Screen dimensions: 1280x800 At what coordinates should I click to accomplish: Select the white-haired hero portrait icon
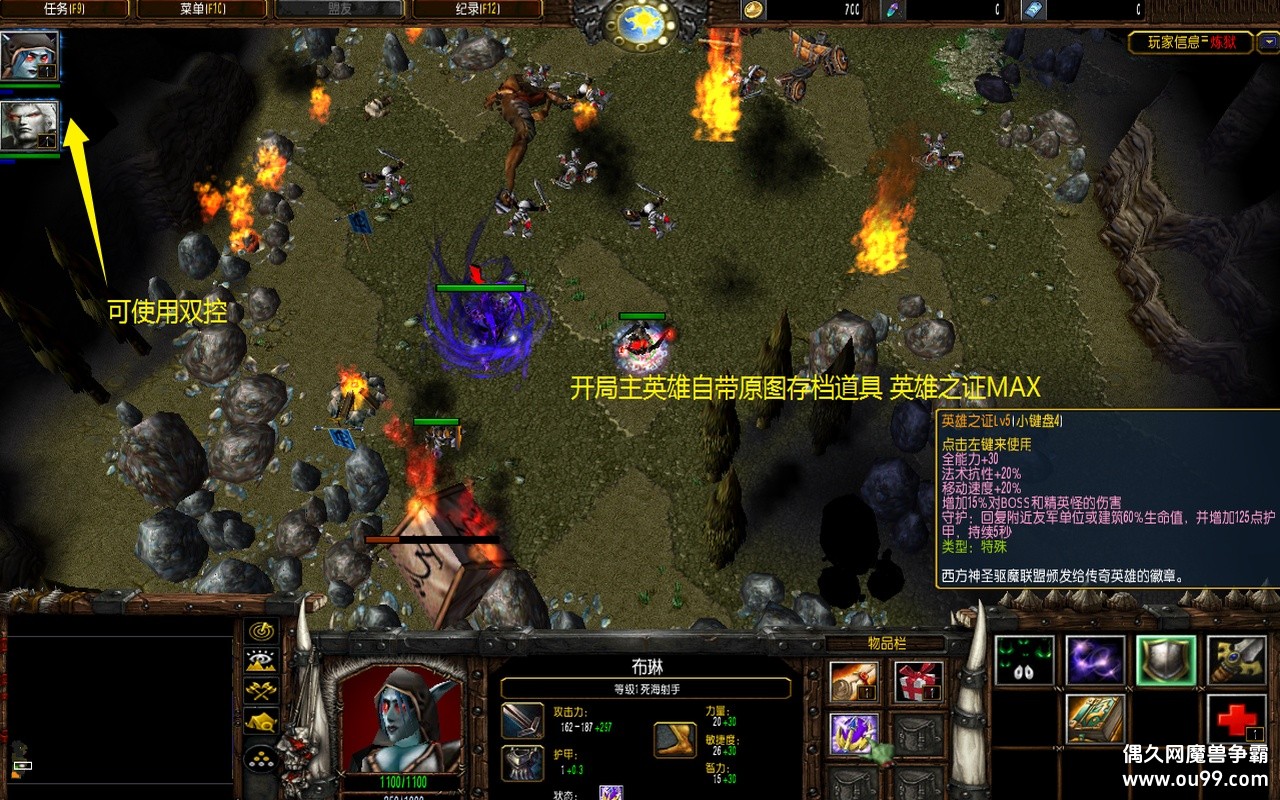pyautogui.click(x=29, y=126)
